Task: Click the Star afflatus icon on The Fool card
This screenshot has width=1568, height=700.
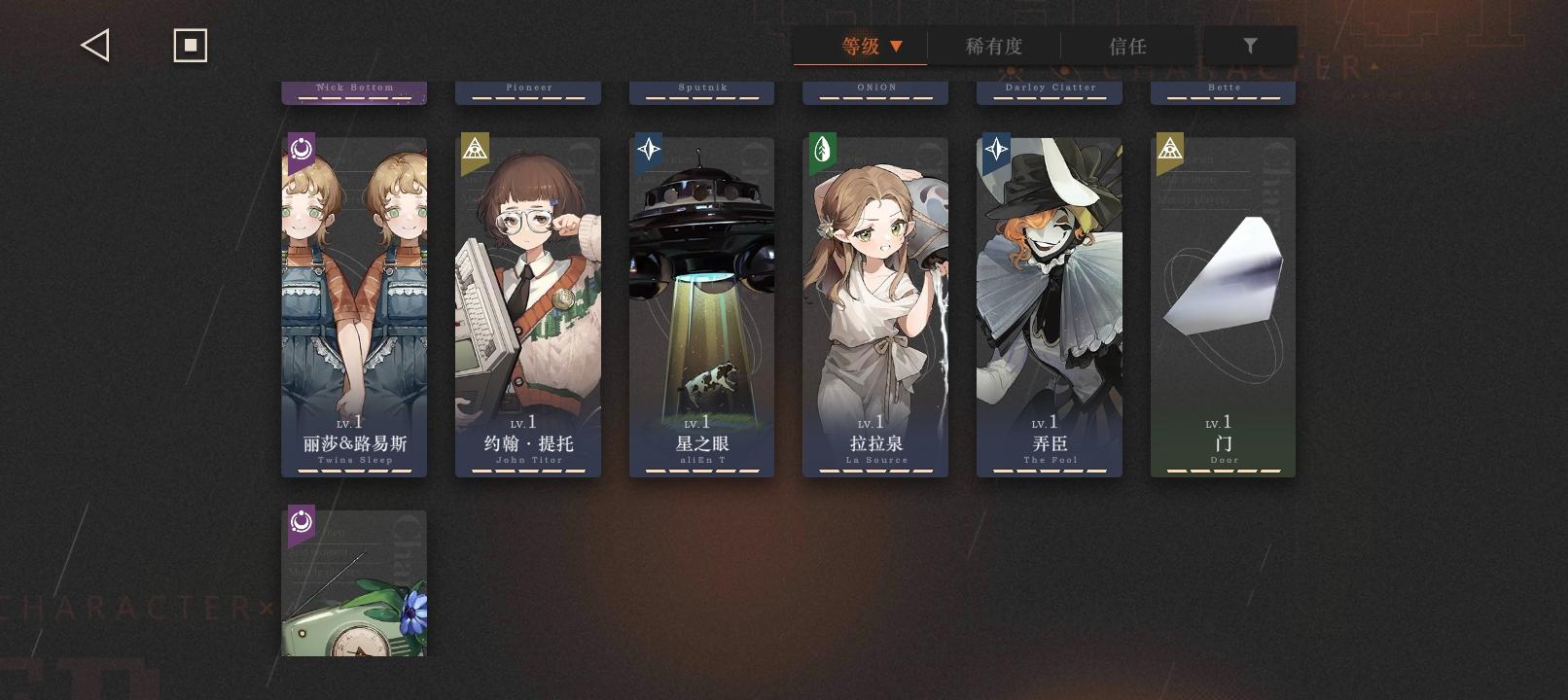Action: (x=995, y=151)
